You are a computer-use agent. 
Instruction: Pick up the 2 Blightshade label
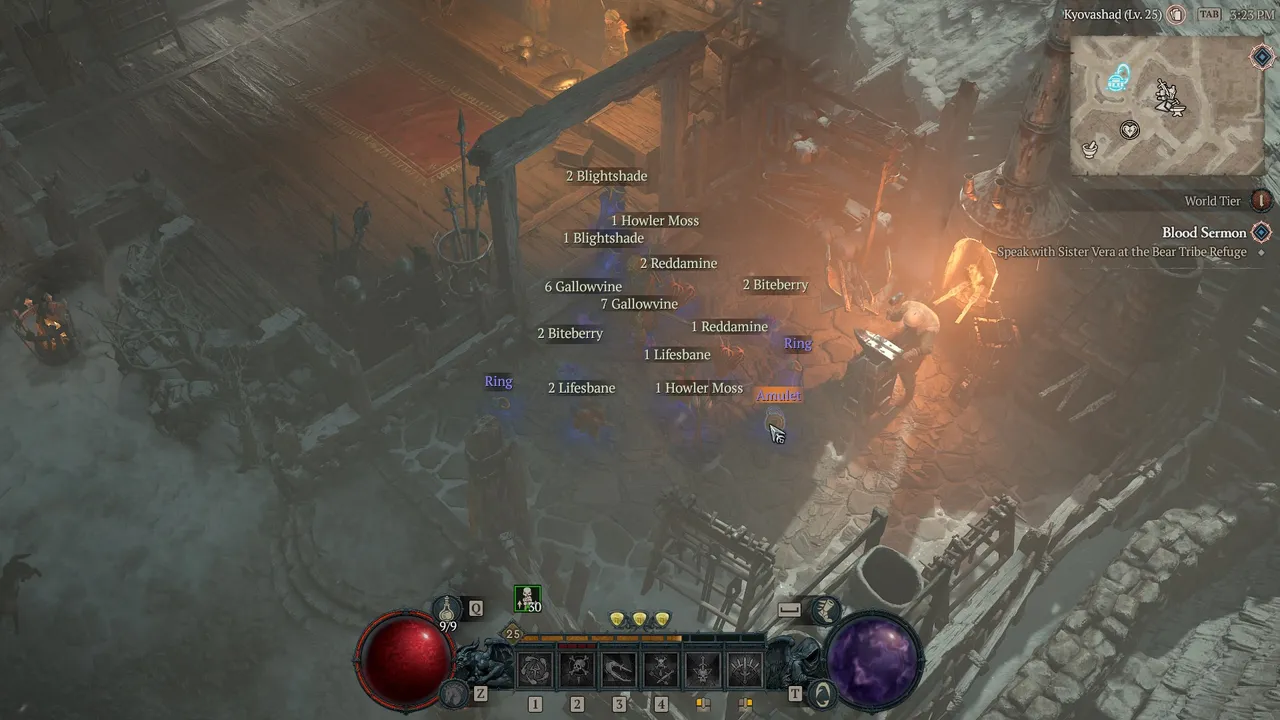pyautogui.click(x=607, y=176)
